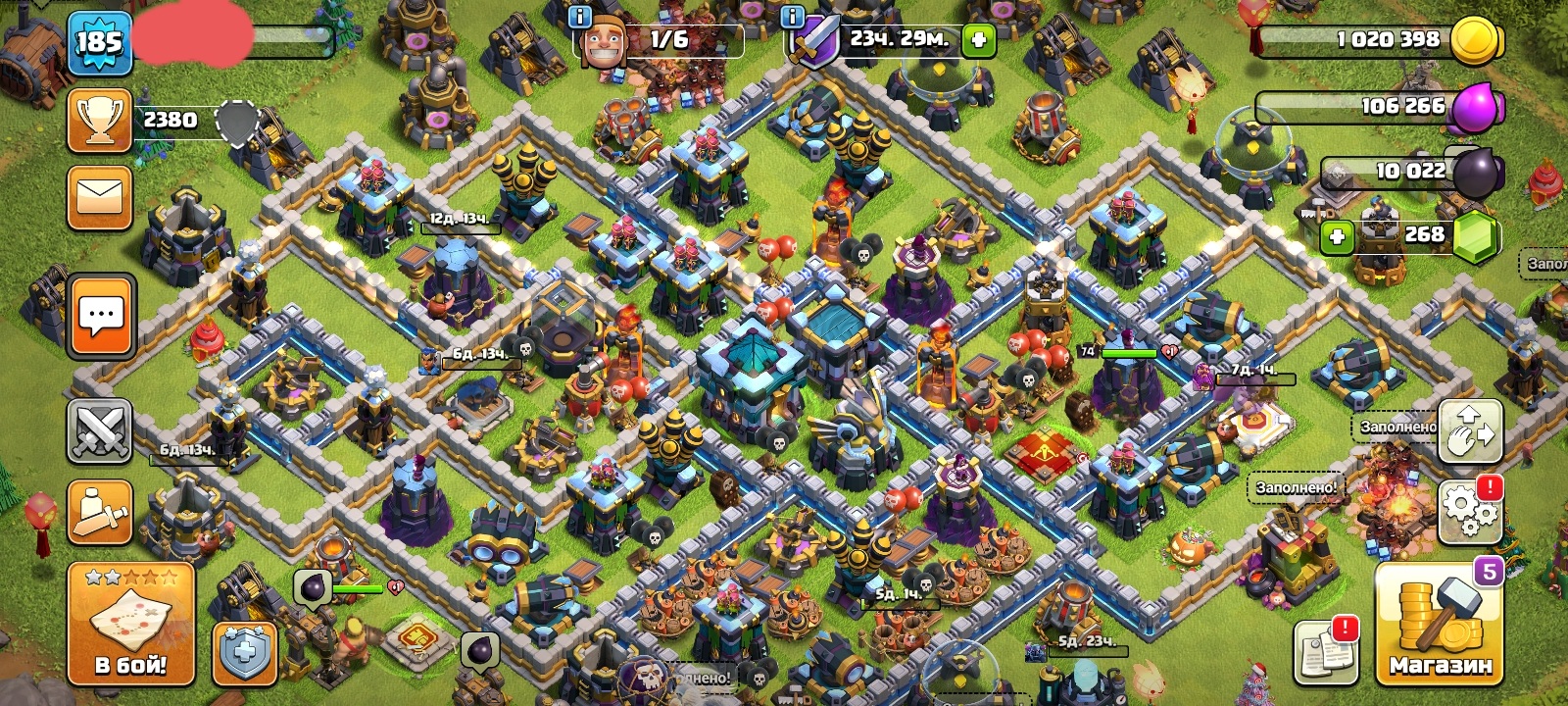The image size is (1568, 706).
Task: Open the army training menu
Action: [x=100, y=512]
